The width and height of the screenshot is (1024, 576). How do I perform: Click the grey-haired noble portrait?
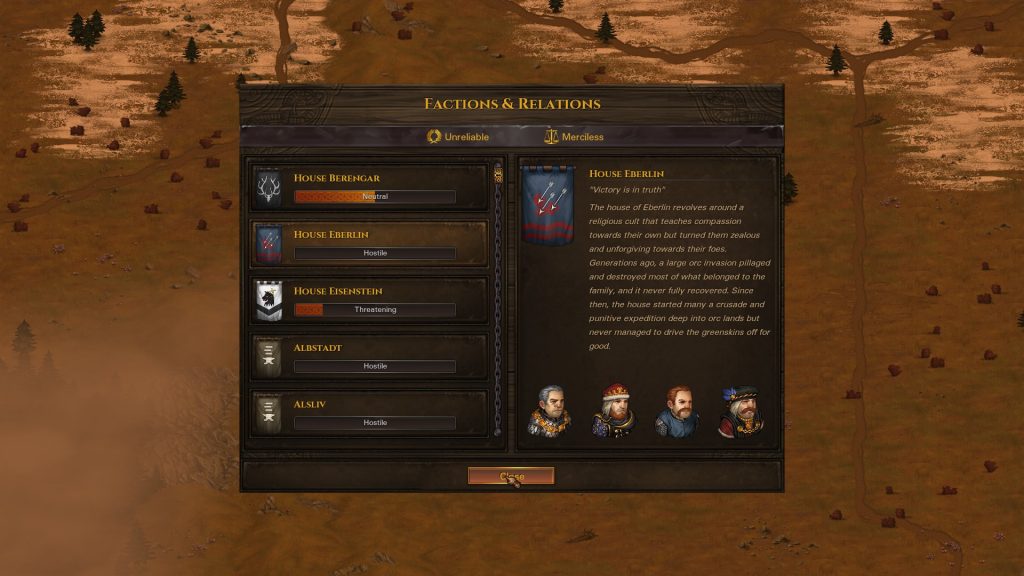point(549,411)
